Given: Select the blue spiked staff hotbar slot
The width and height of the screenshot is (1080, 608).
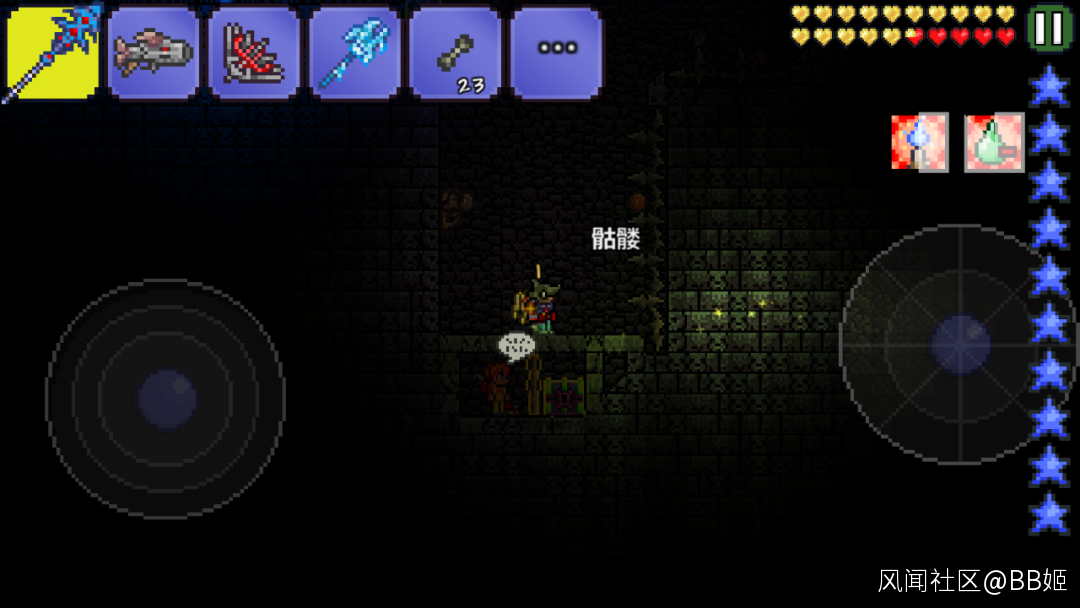Looking at the screenshot, I should tap(53, 52).
